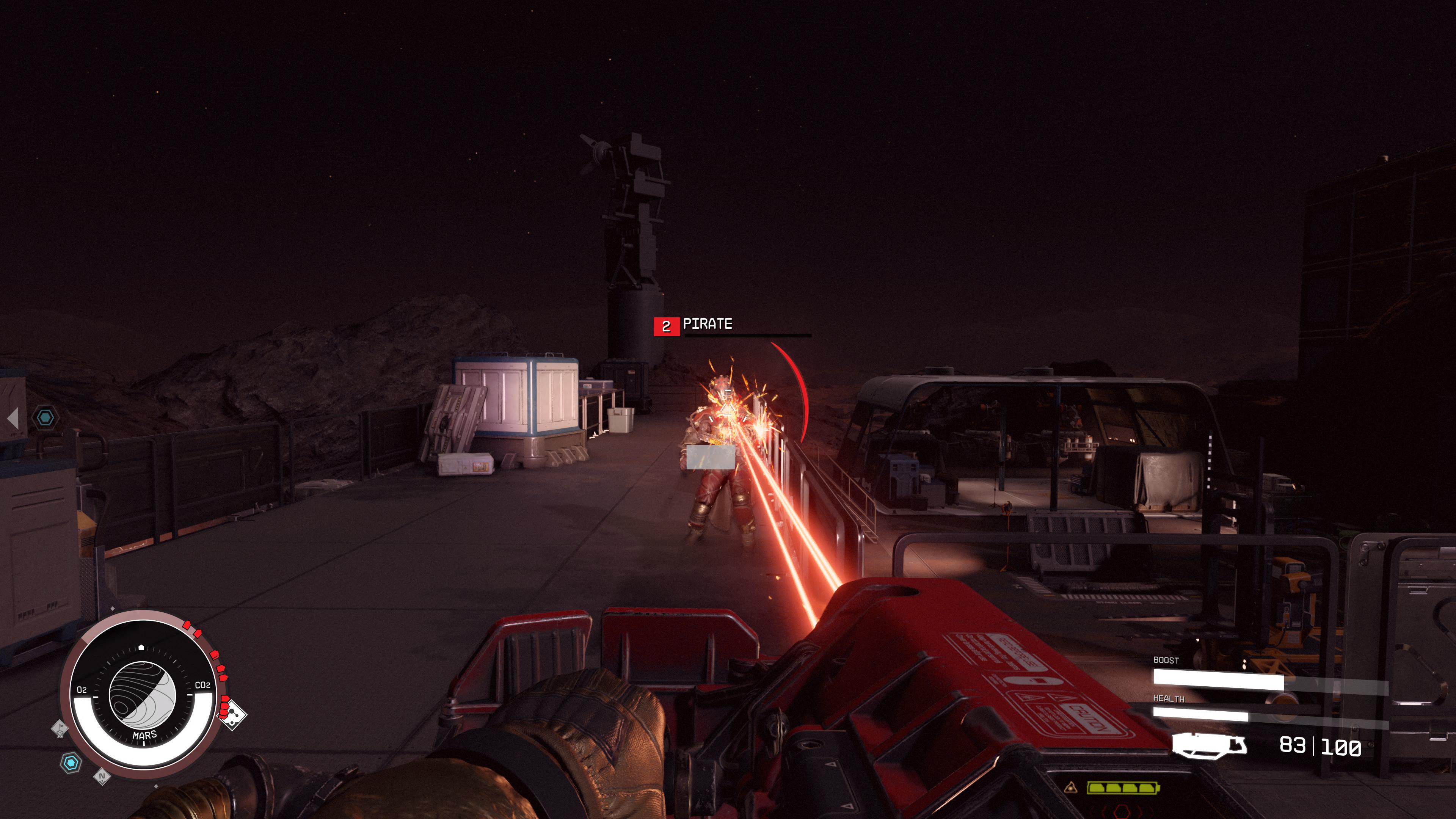Click the Mars planet compass dial
The width and height of the screenshot is (1456, 819).
pos(142,695)
